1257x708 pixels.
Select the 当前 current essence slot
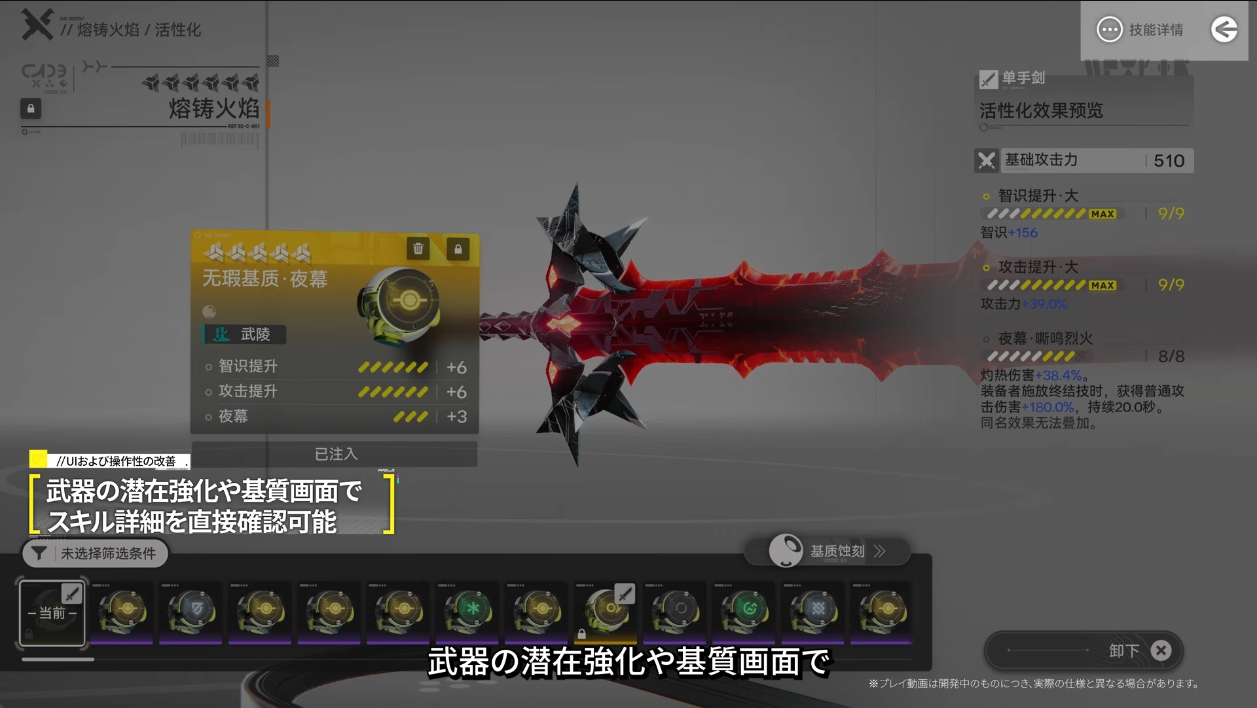tap(52, 612)
